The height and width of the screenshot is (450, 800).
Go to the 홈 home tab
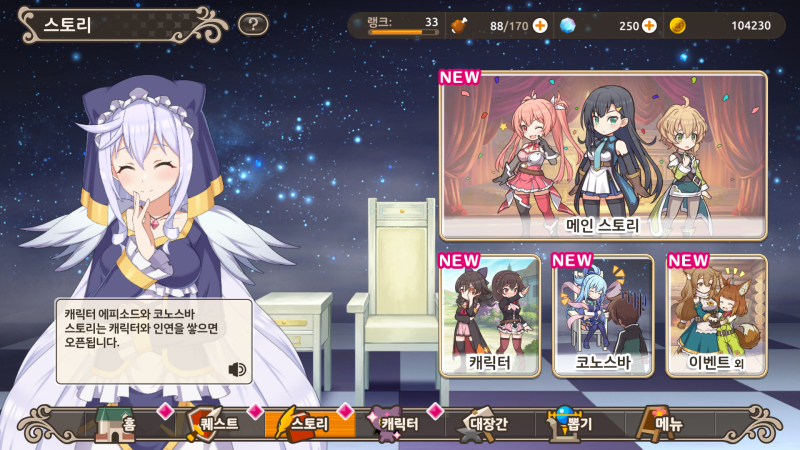pos(118,423)
